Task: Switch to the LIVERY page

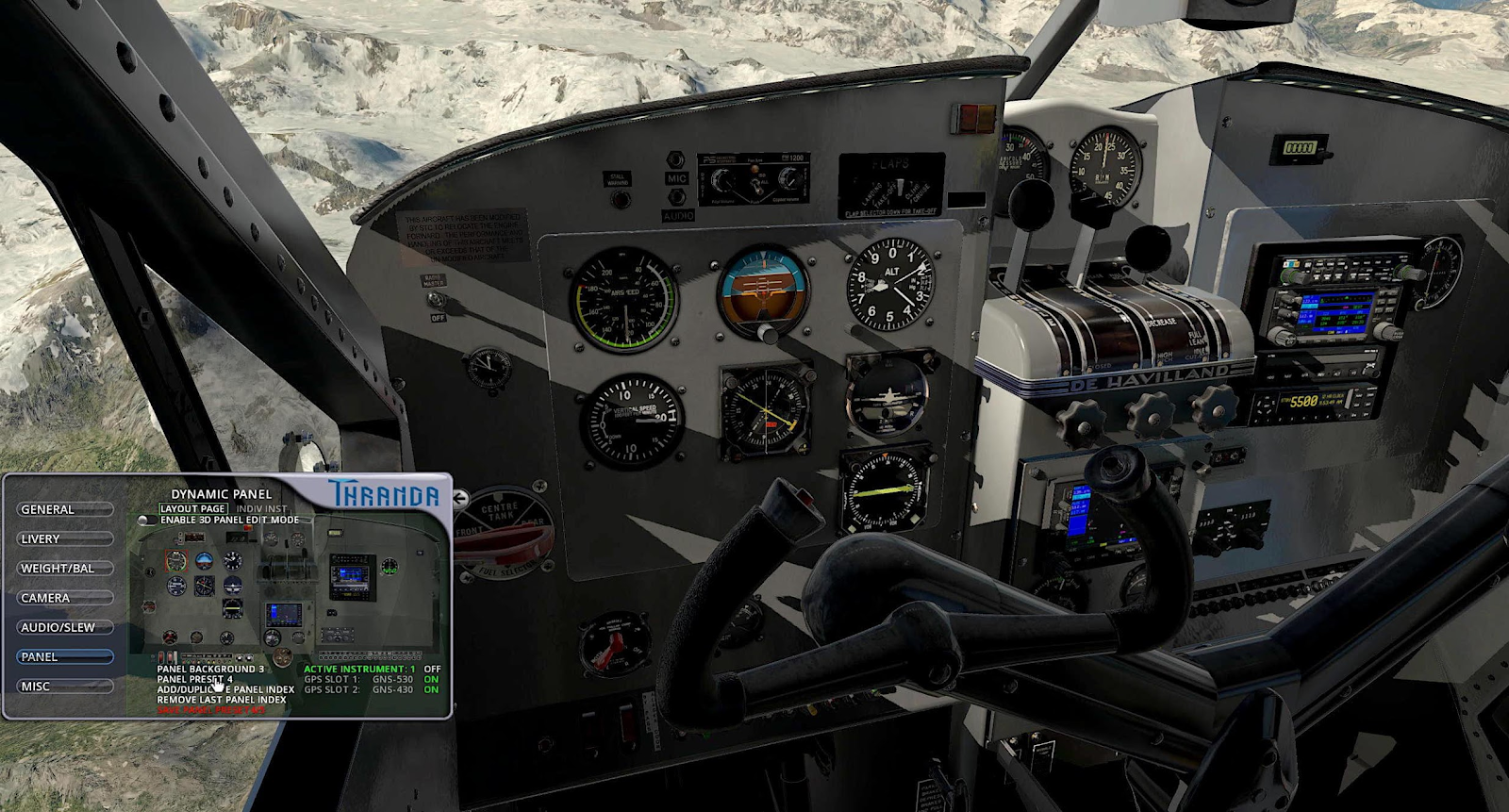Action: pyautogui.click(x=64, y=539)
